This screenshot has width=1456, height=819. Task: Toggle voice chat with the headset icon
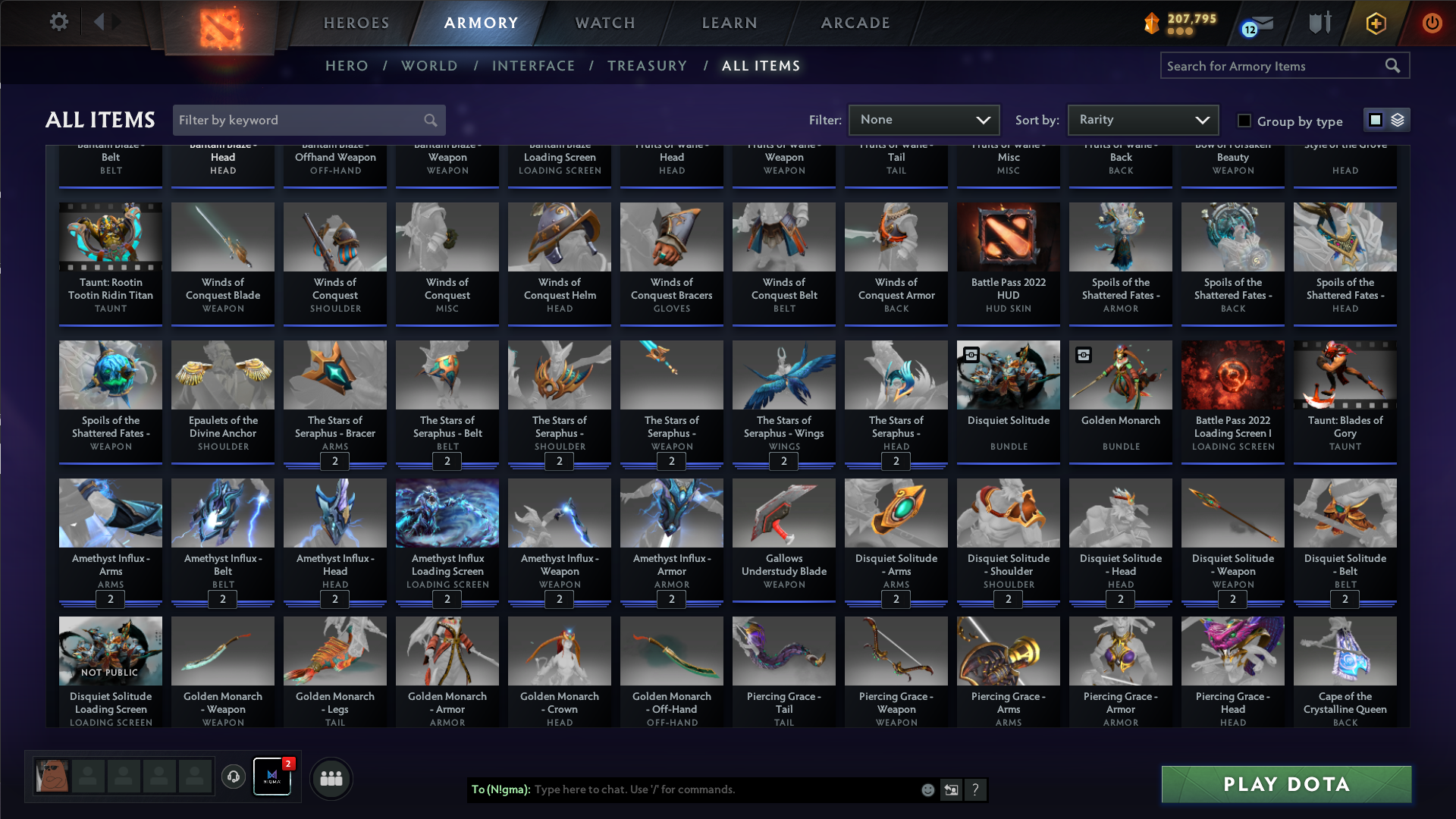(x=234, y=777)
